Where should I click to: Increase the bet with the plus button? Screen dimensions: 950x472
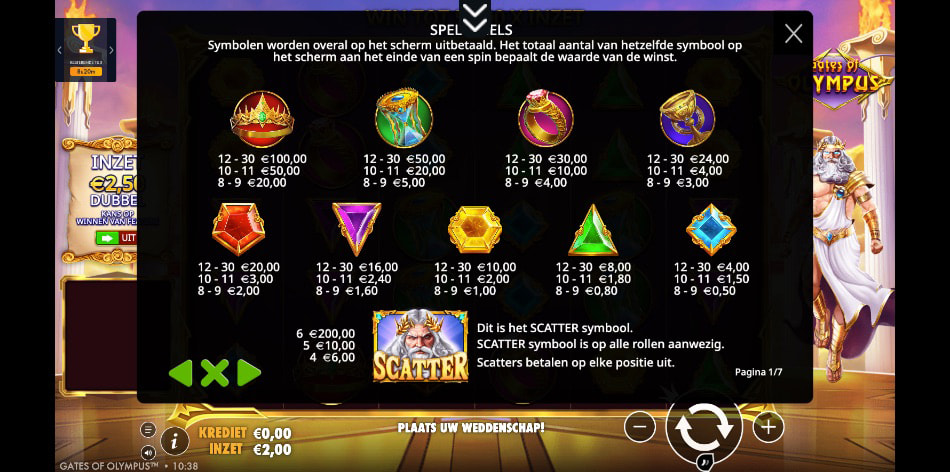(767, 427)
